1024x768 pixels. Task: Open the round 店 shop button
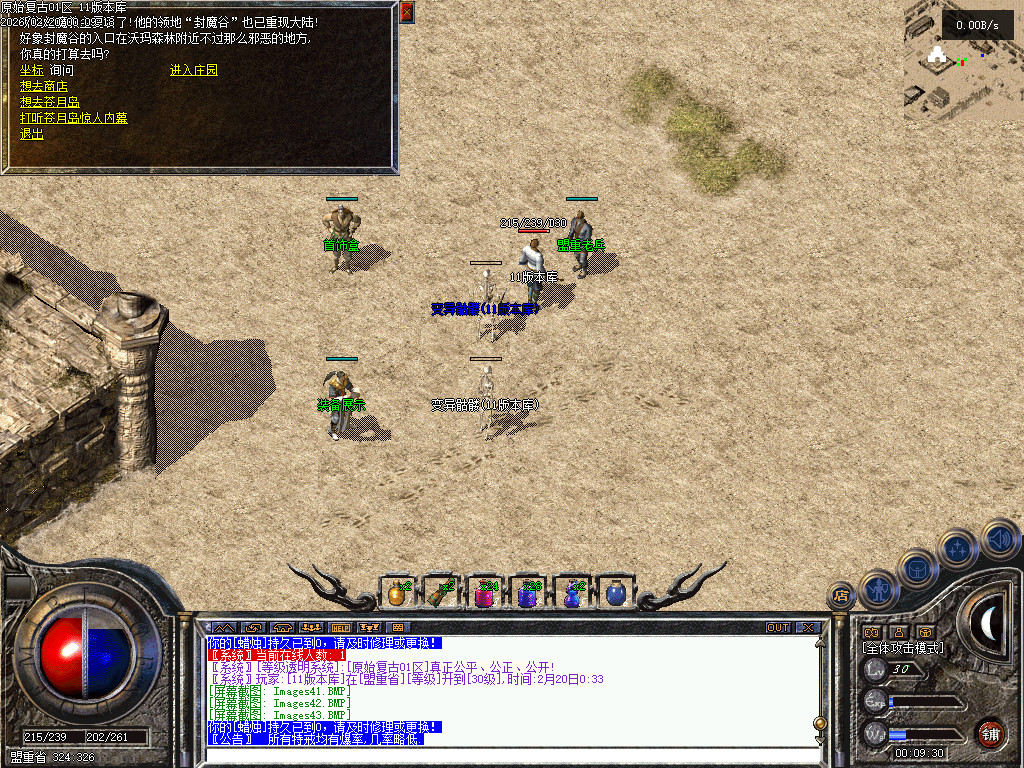pos(841,597)
